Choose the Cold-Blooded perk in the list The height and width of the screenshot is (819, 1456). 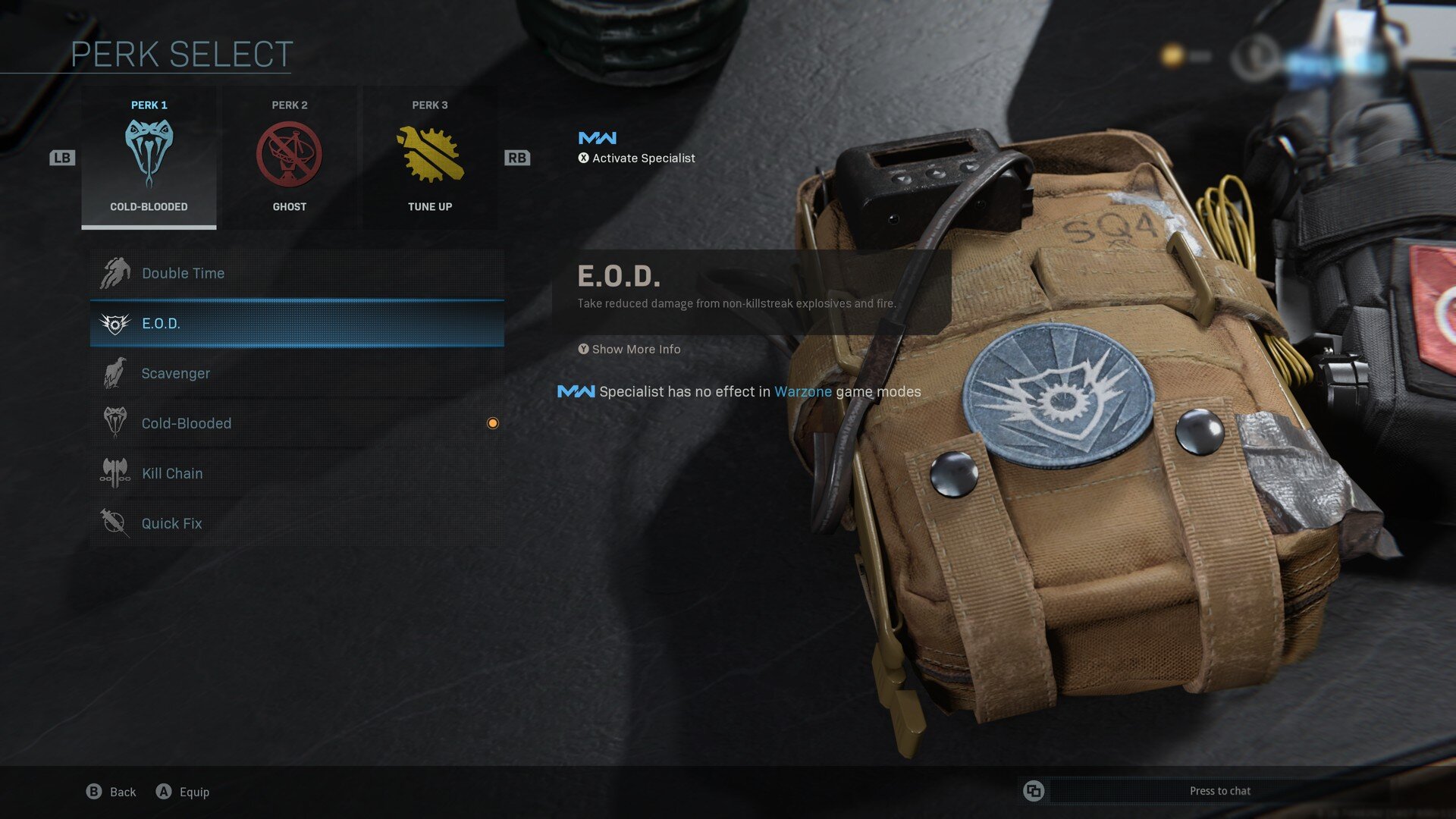[x=297, y=423]
